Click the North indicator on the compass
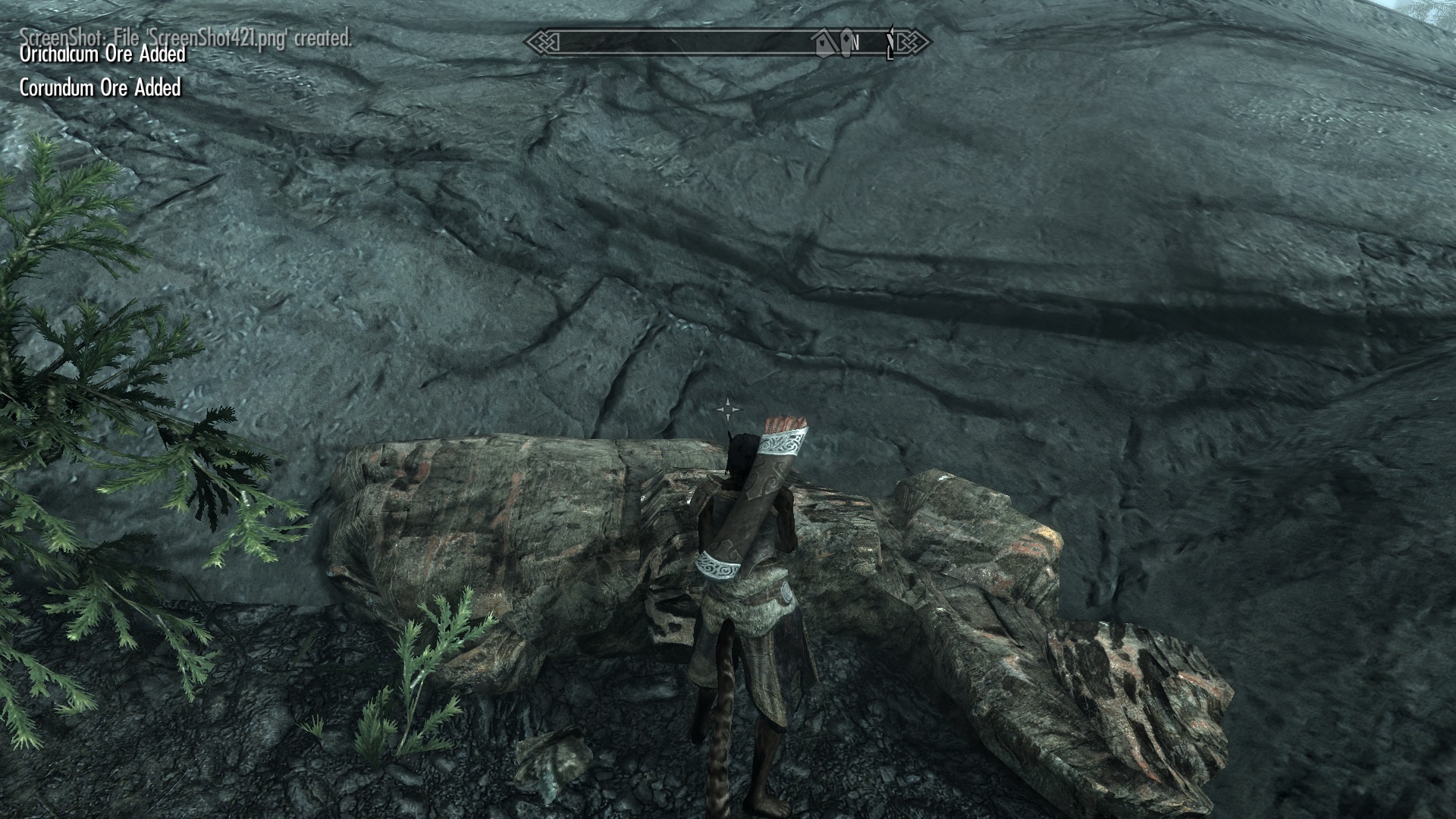This screenshot has width=1456, height=819. (x=855, y=43)
